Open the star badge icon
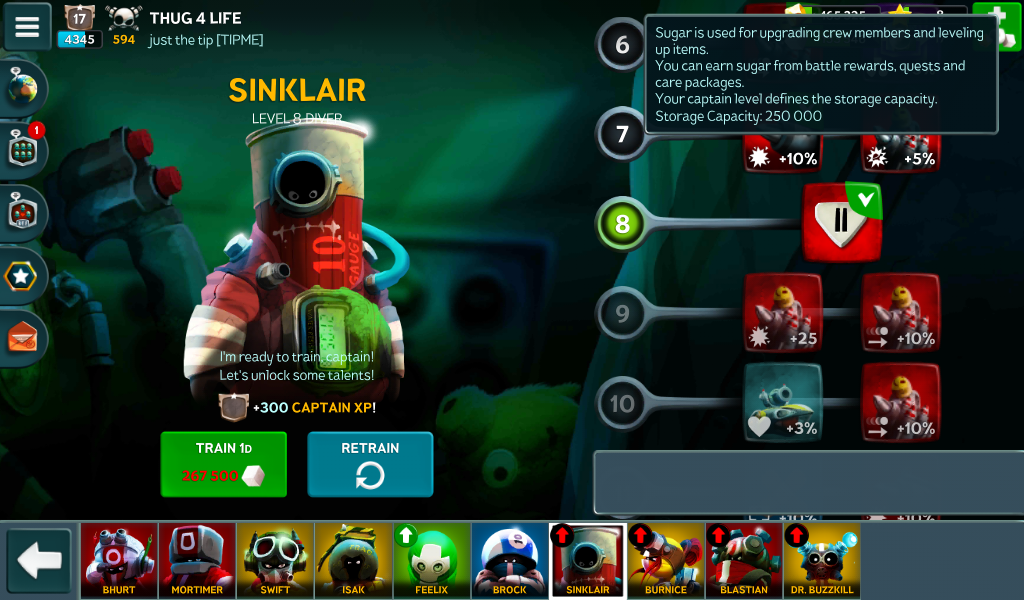The width and height of the screenshot is (1024, 600). 24,275
